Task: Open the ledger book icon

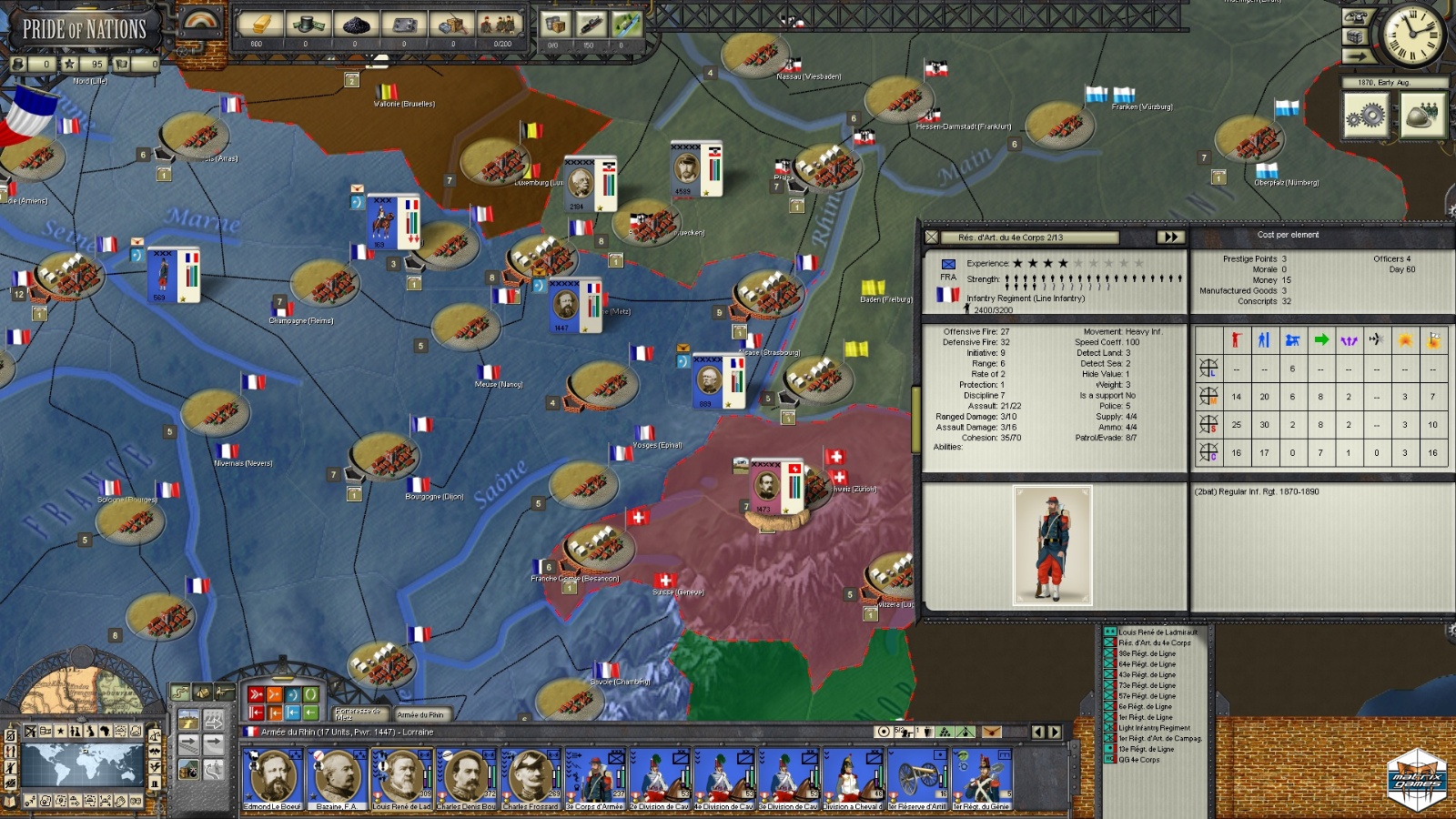Action: 1356,36
